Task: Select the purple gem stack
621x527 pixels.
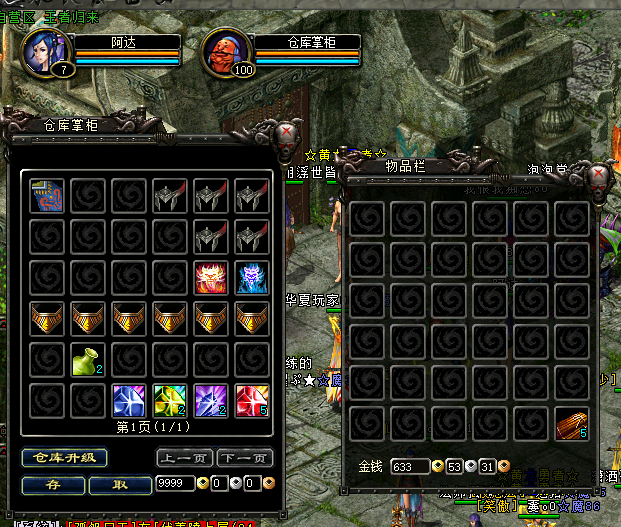Action: coord(210,400)
